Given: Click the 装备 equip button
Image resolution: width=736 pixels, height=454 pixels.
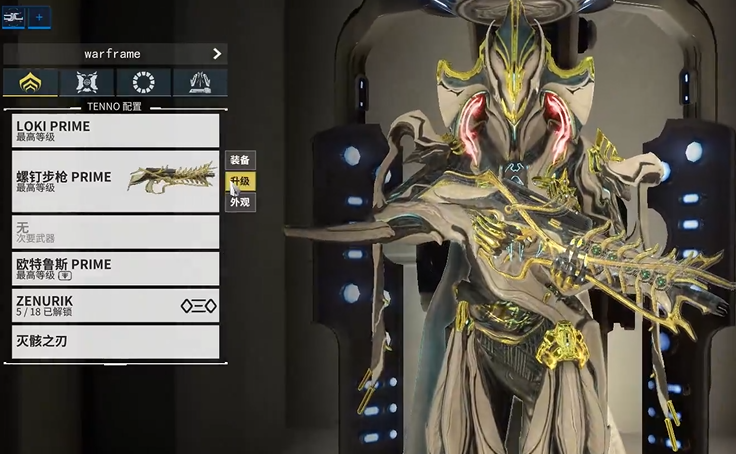Looking at the screenshot, I should (x=240, y=160).
